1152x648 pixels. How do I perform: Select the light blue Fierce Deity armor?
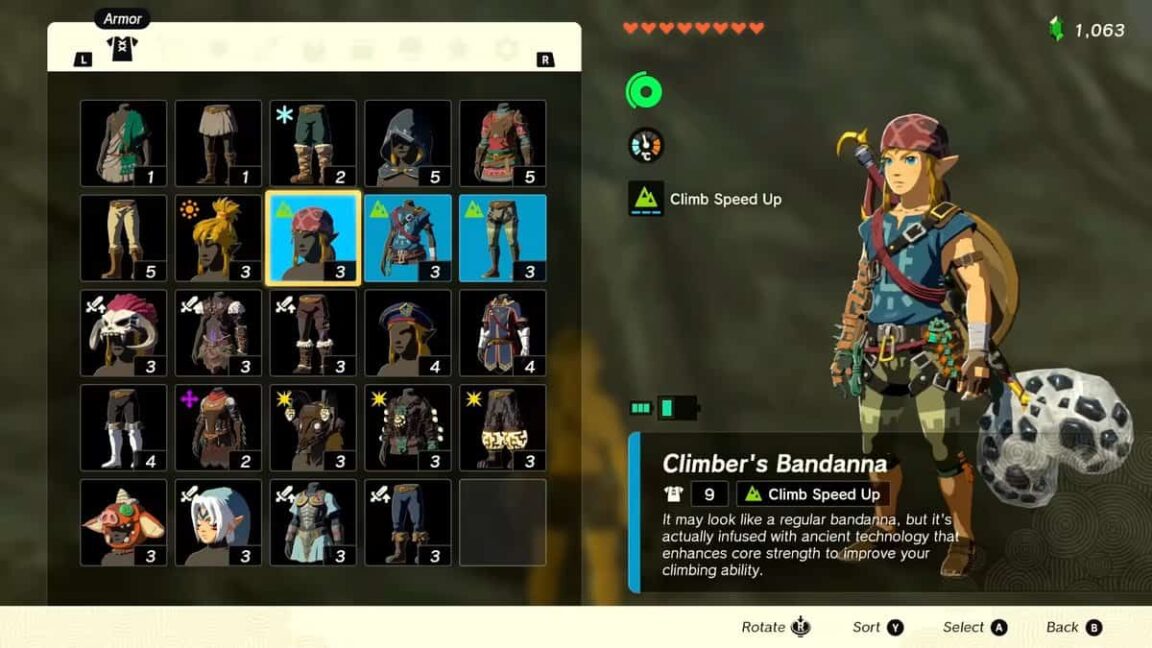[x=313, y=523]
